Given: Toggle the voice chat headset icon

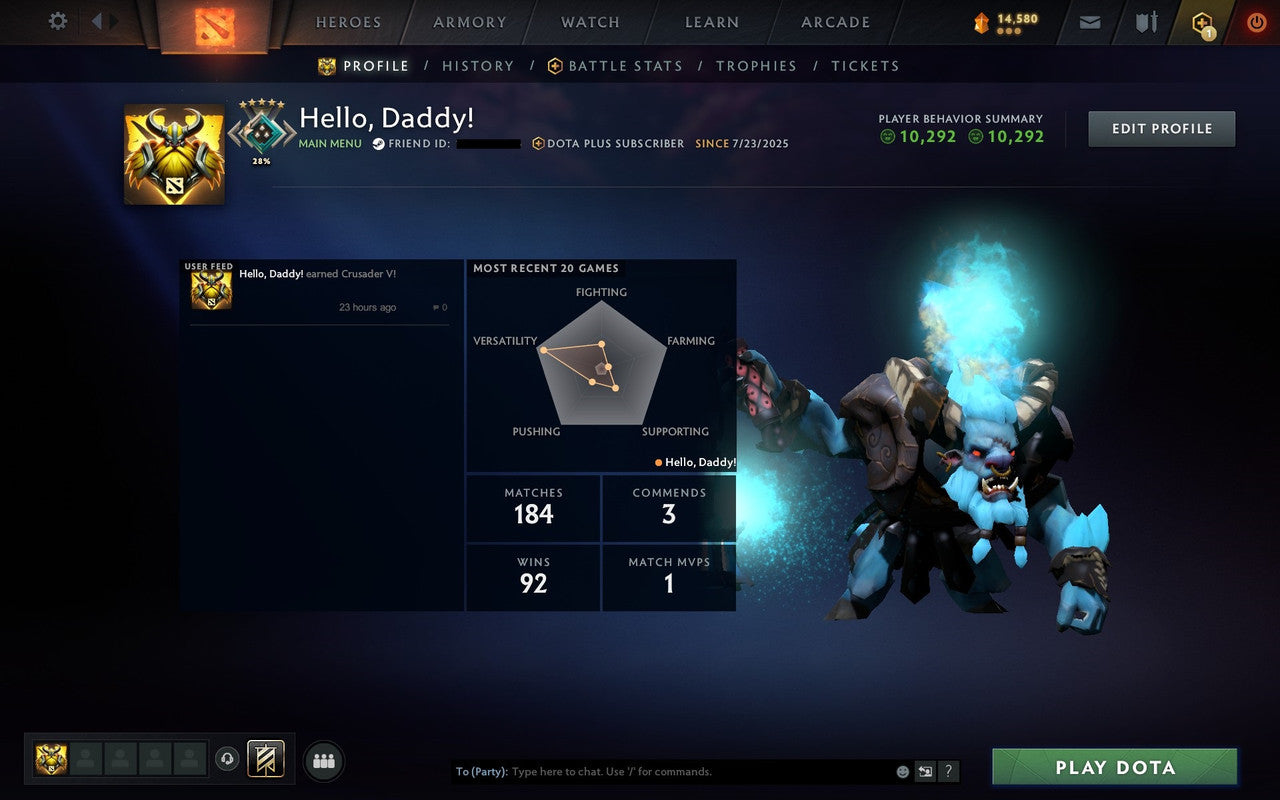Looking at the screenshot, I should click(227, 758).
